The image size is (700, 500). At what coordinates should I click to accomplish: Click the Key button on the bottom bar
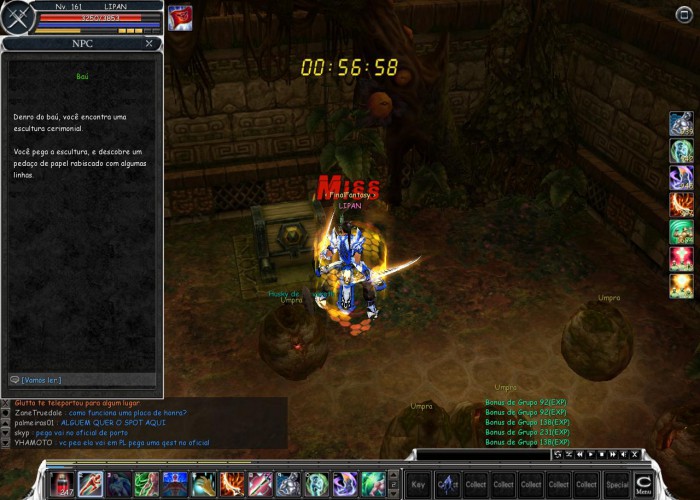click(418, 484)
